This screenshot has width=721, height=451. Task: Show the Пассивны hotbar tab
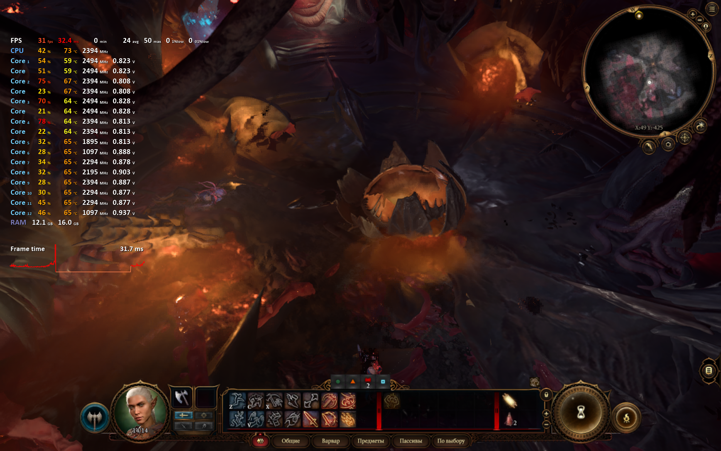coord(411,441)
